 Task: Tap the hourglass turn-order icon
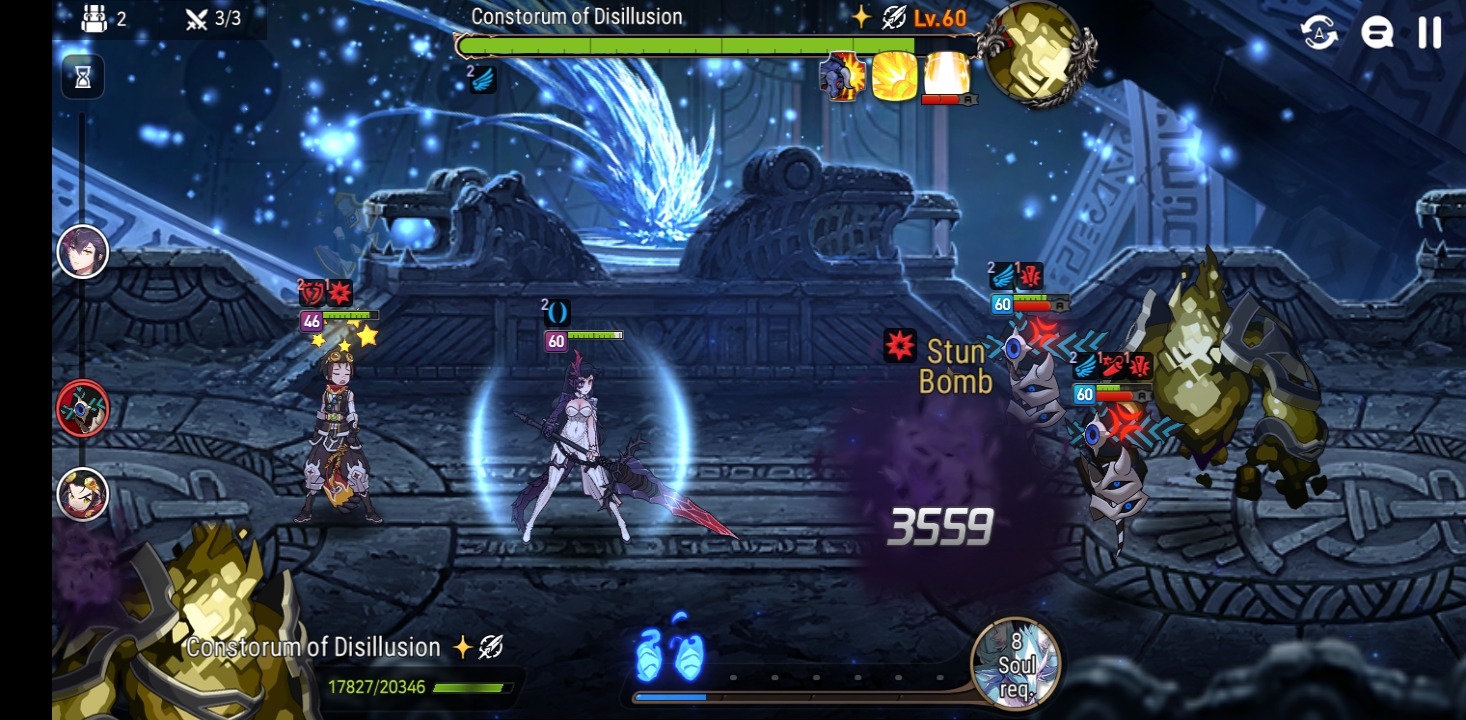click(82, 78)
